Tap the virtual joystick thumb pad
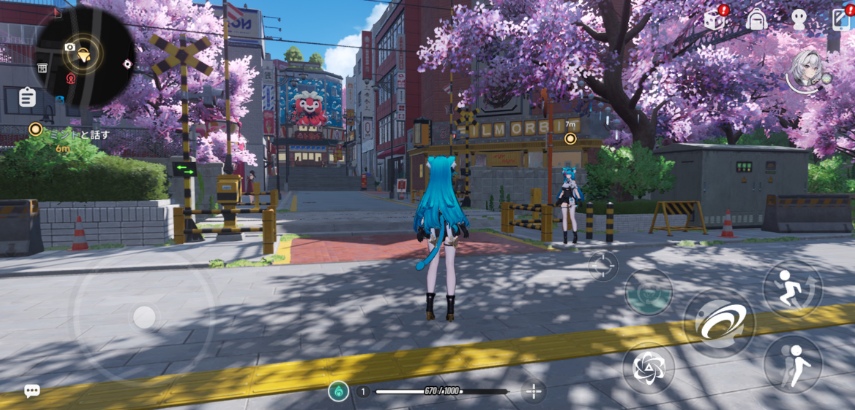 point(145,317)
